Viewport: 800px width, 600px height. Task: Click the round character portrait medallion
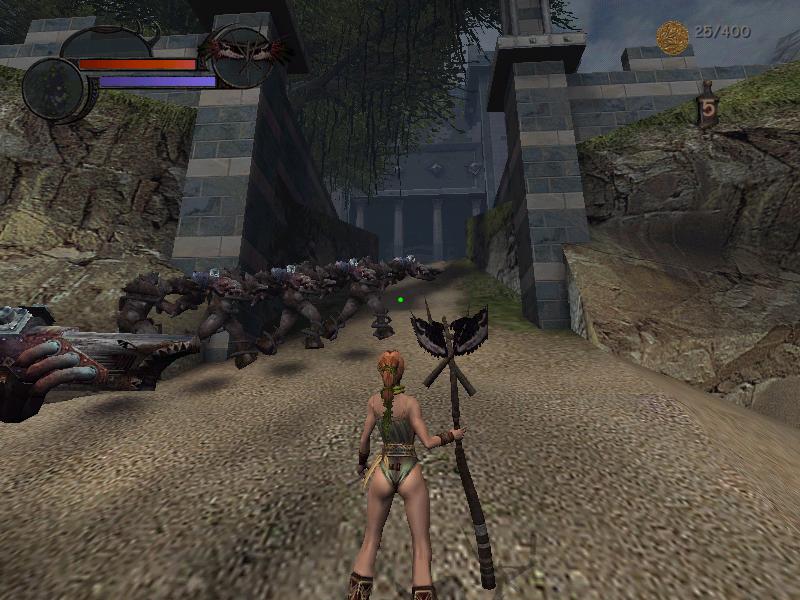point(54,88)
